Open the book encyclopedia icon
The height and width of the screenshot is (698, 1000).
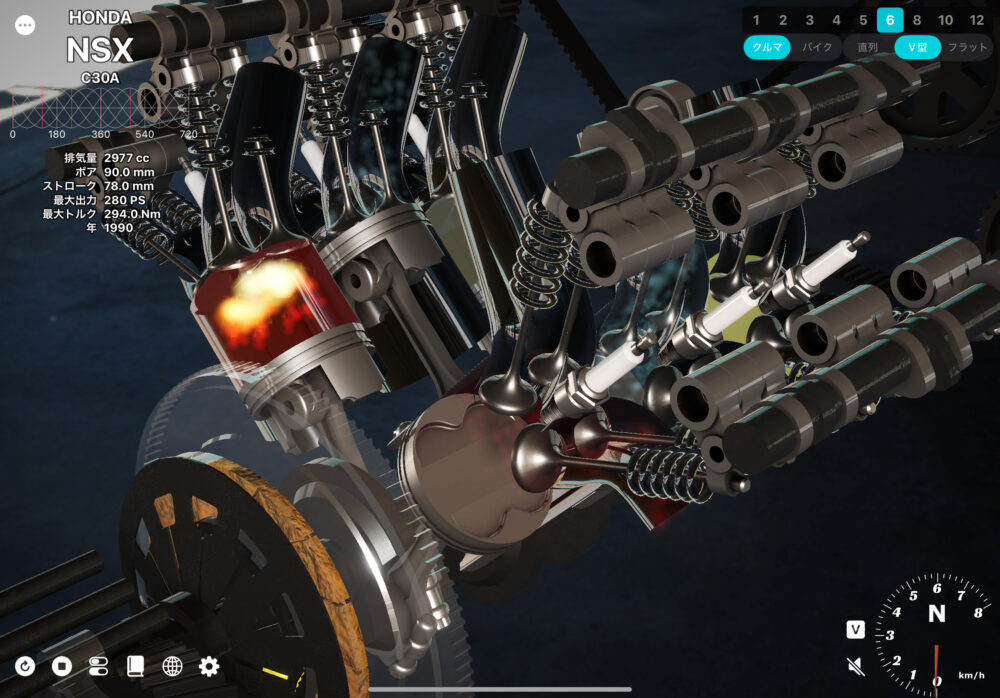click(135, 666)
